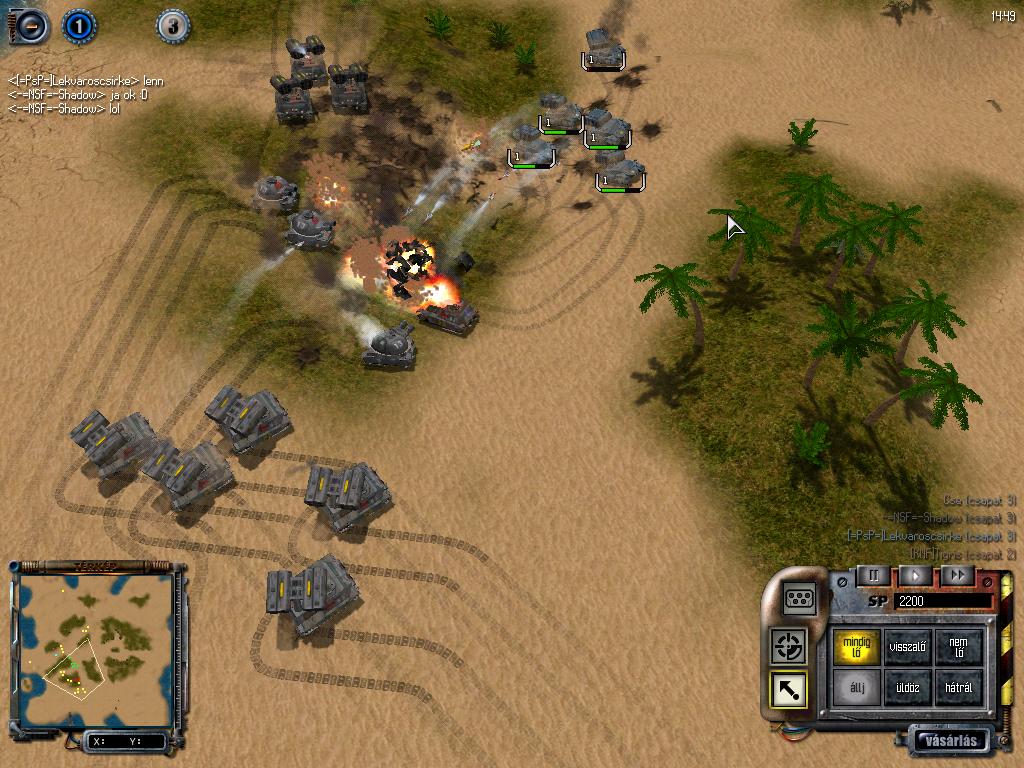Click the round minus button top-left
Viewport: 1024px width, 768px height.
pos(30,25)
